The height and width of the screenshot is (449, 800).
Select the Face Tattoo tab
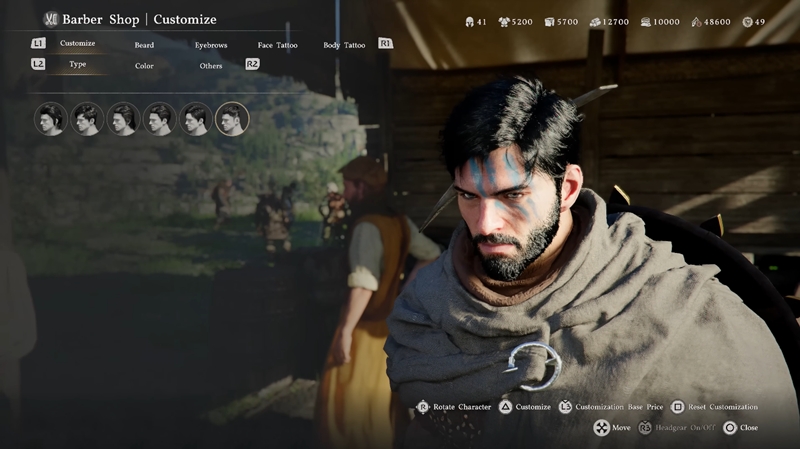pos(277,45)
